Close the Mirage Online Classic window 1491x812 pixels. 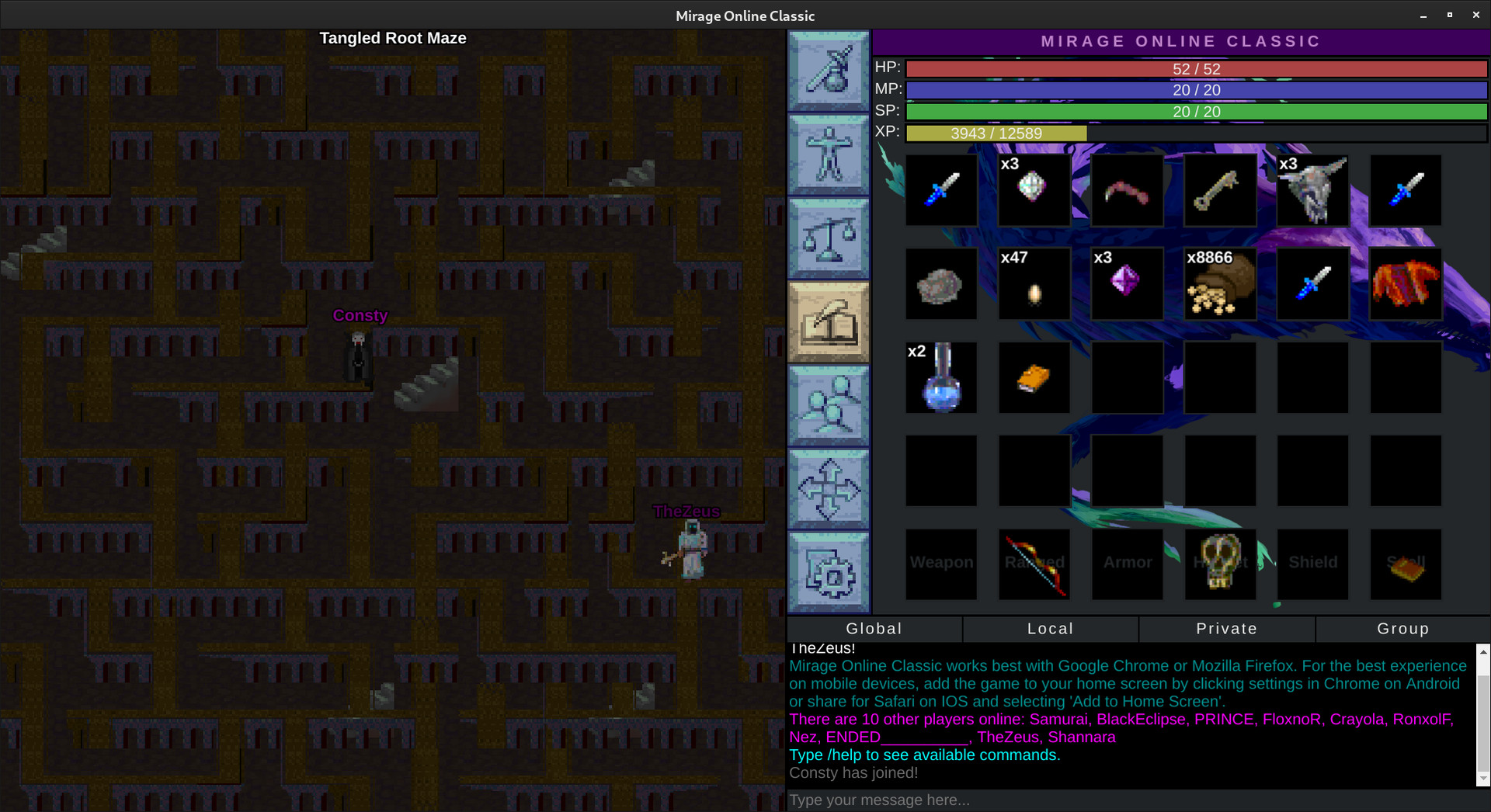[1476, 15]
